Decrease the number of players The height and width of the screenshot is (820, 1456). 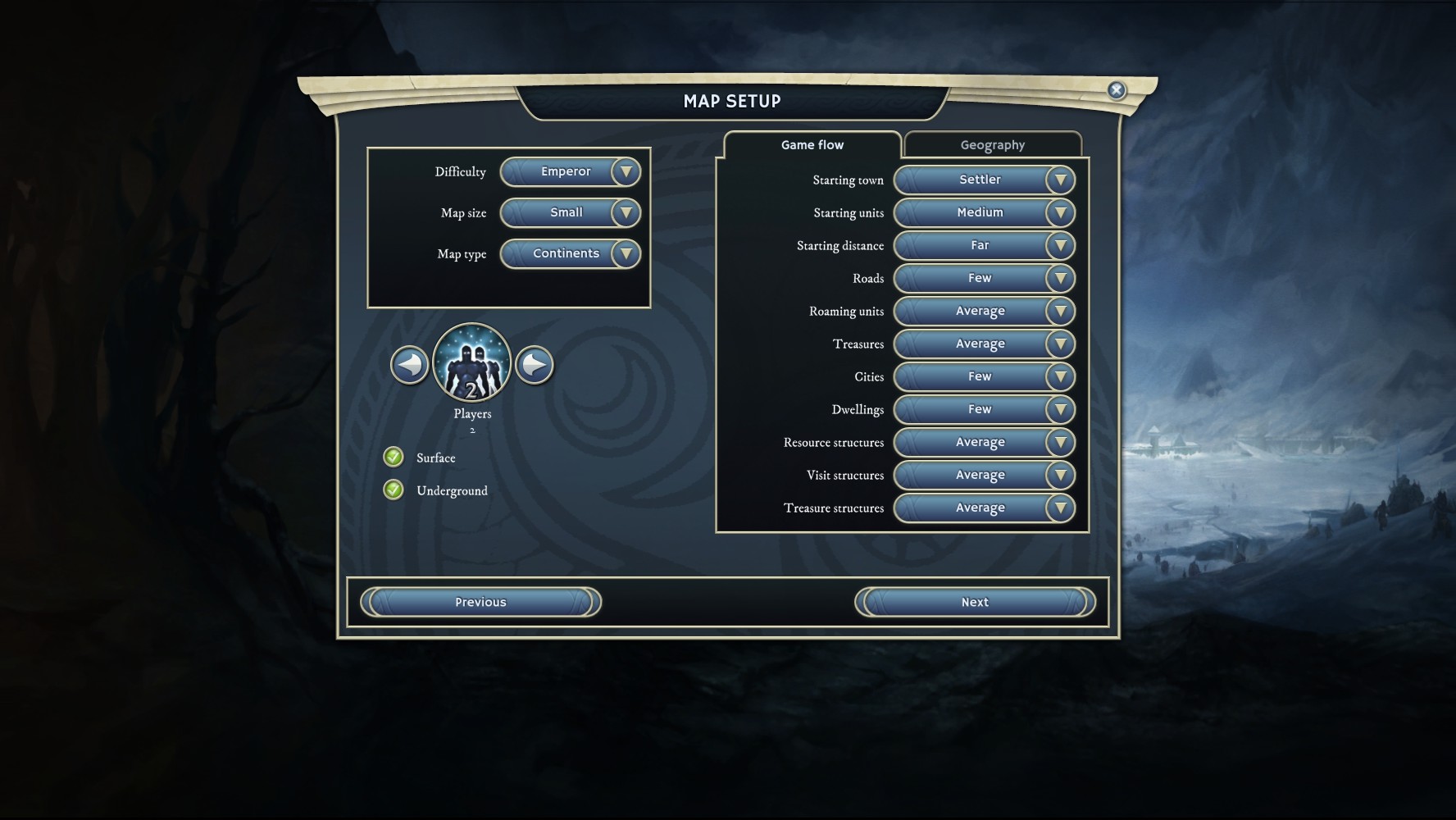click(409, 365)
